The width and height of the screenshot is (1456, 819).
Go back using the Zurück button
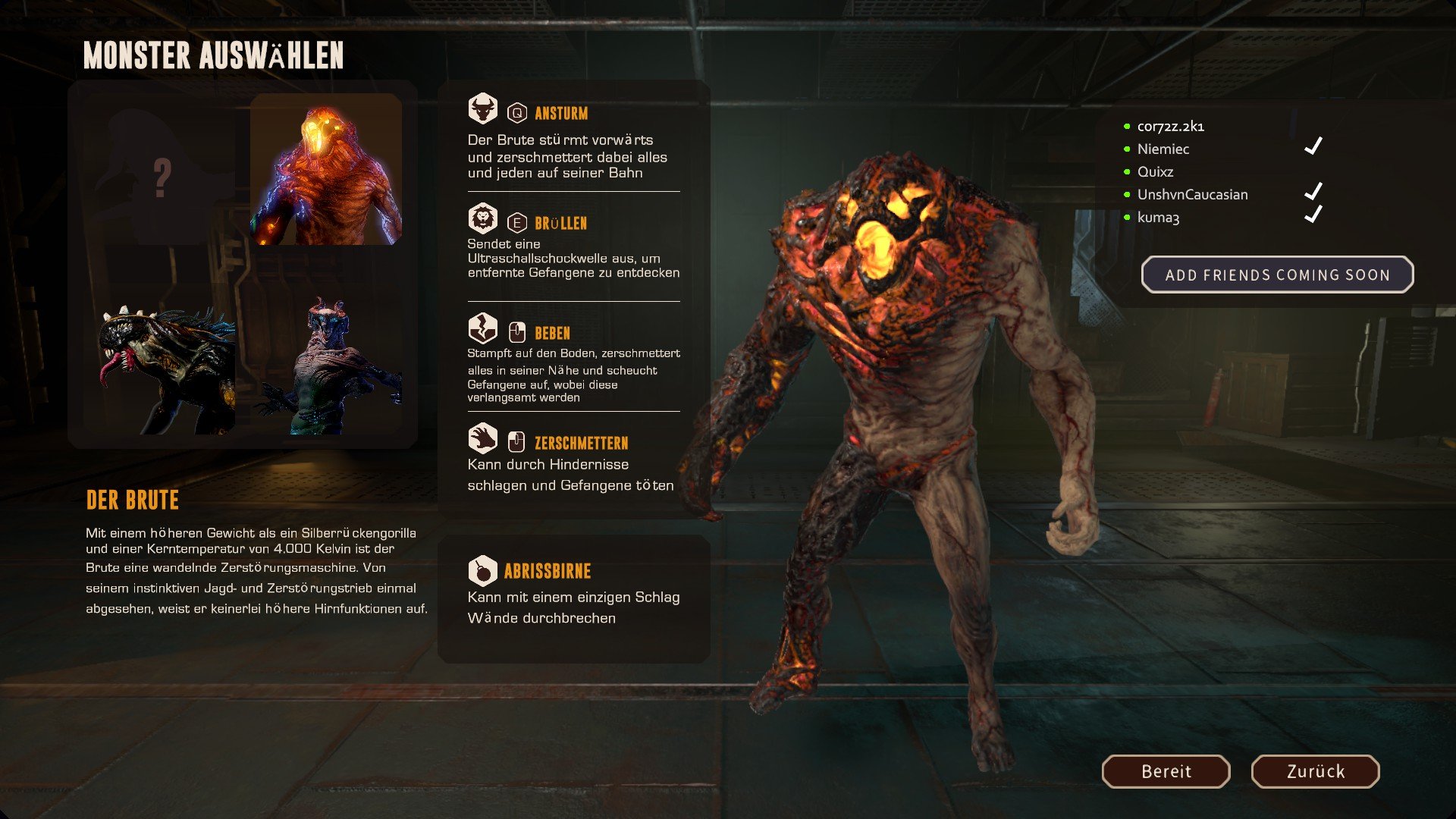(1315, 771)
